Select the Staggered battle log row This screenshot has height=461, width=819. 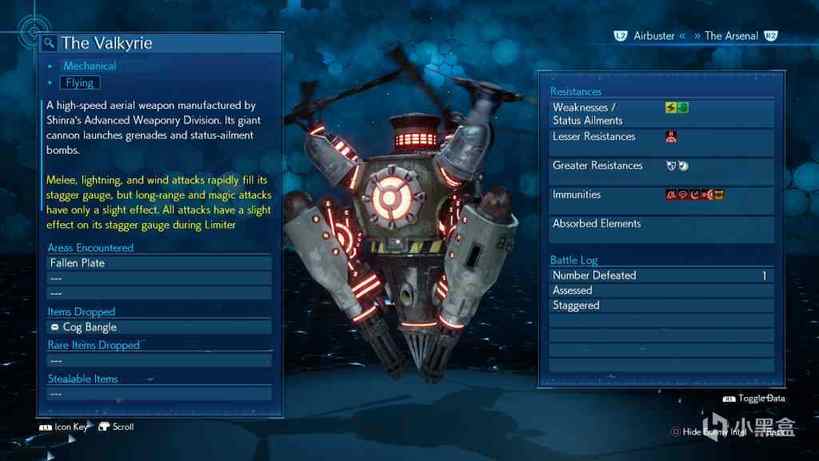658,306
